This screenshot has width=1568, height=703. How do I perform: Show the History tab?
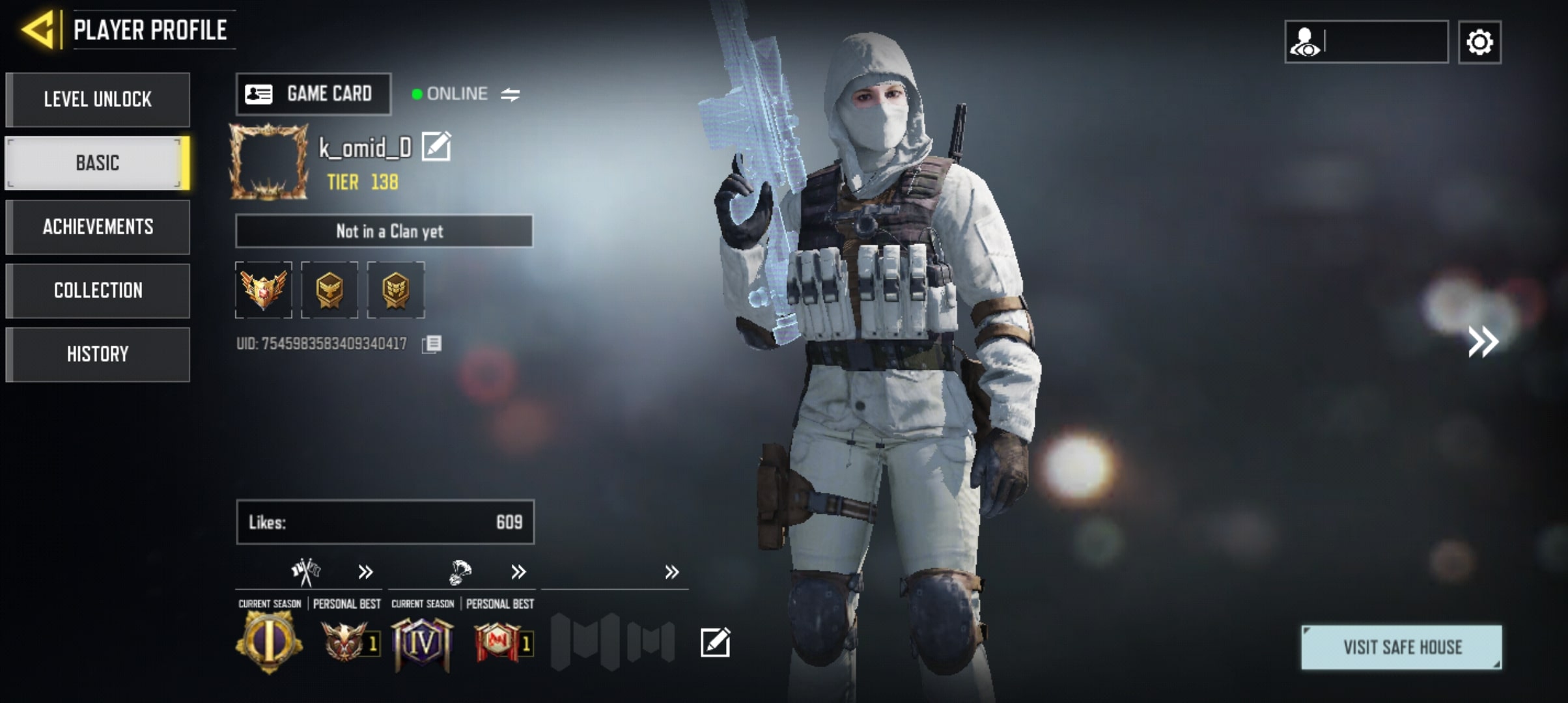click(98, 354)
